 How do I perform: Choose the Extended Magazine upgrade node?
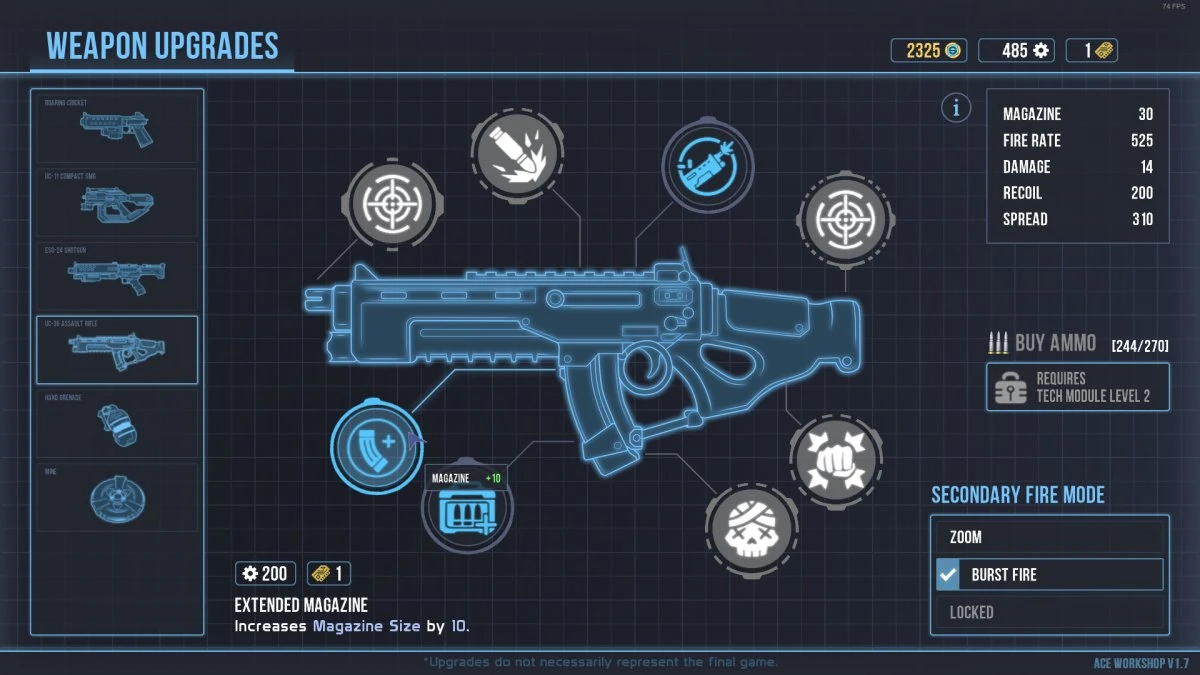pos(372,449)
